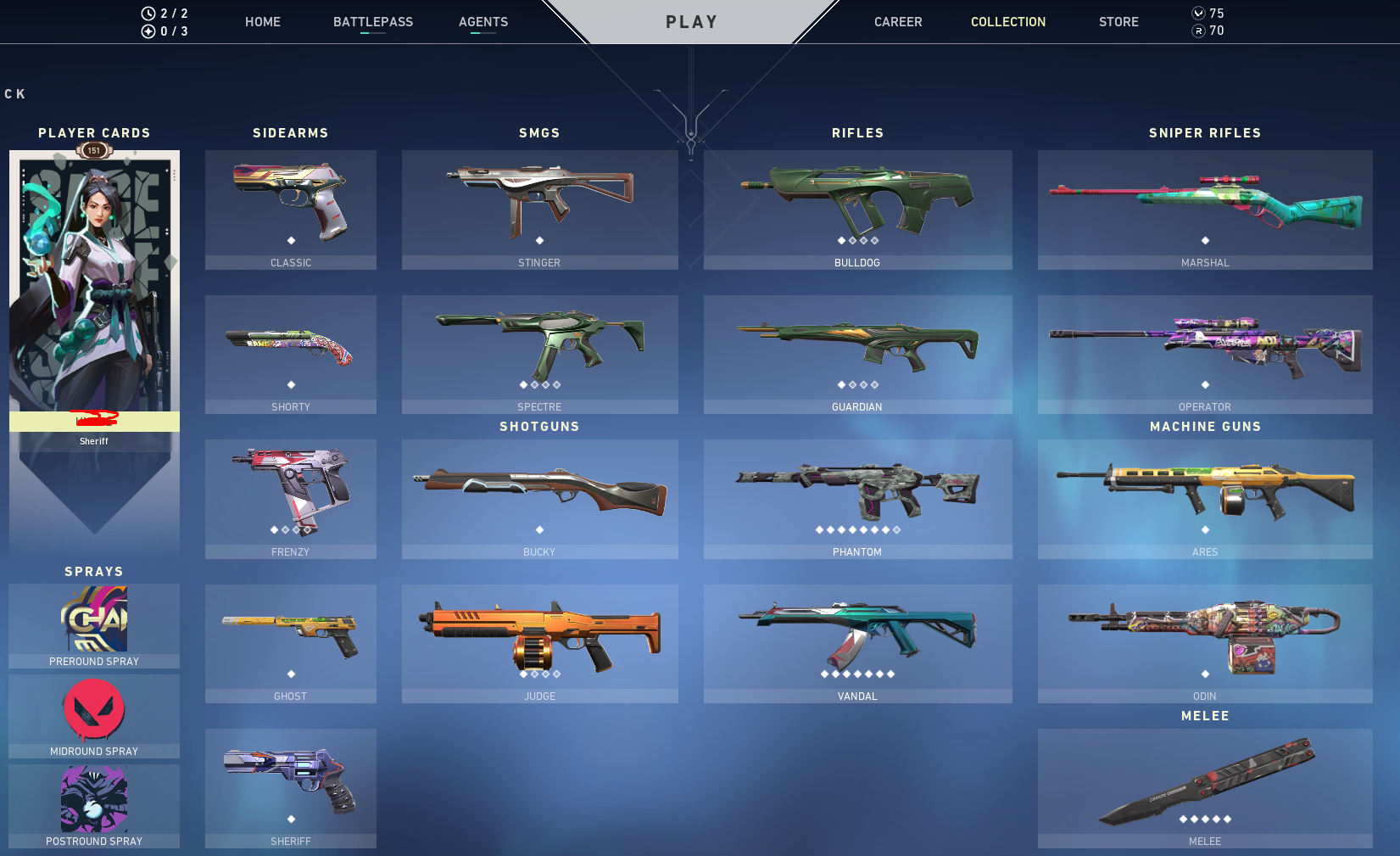View the Operator sniper skin
1400x856 pixels.
(1204, 352)
